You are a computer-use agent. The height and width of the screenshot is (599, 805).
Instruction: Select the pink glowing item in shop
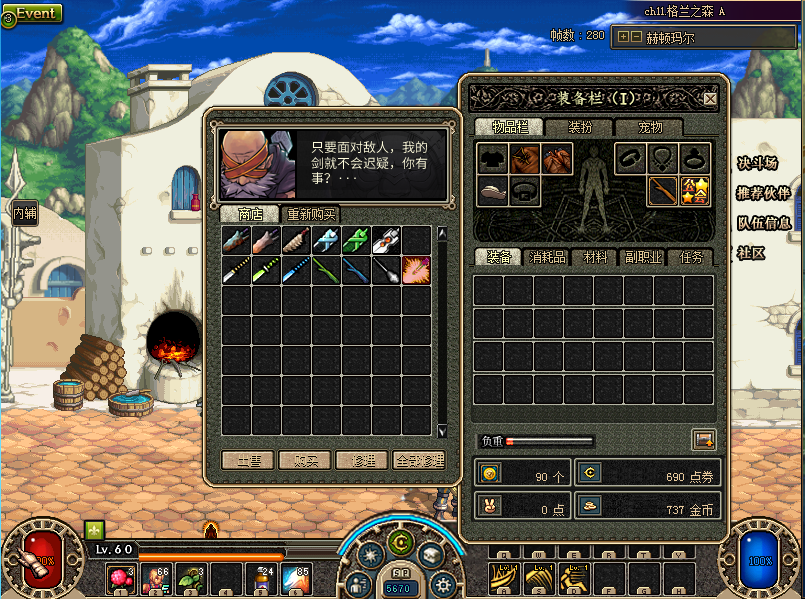tap(416, 271)
